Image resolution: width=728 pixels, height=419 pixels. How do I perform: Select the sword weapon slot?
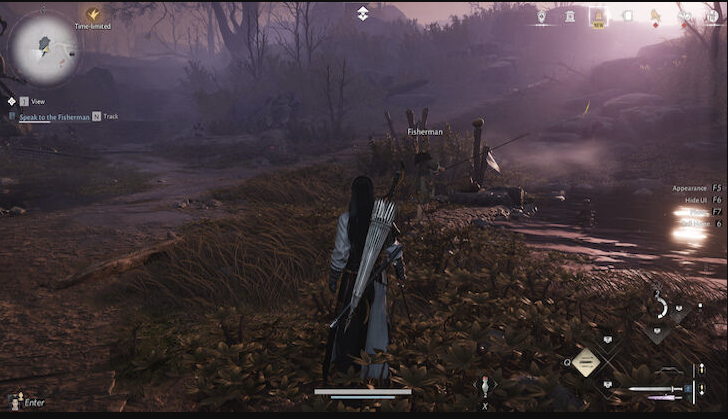click(x=655, y=390)
